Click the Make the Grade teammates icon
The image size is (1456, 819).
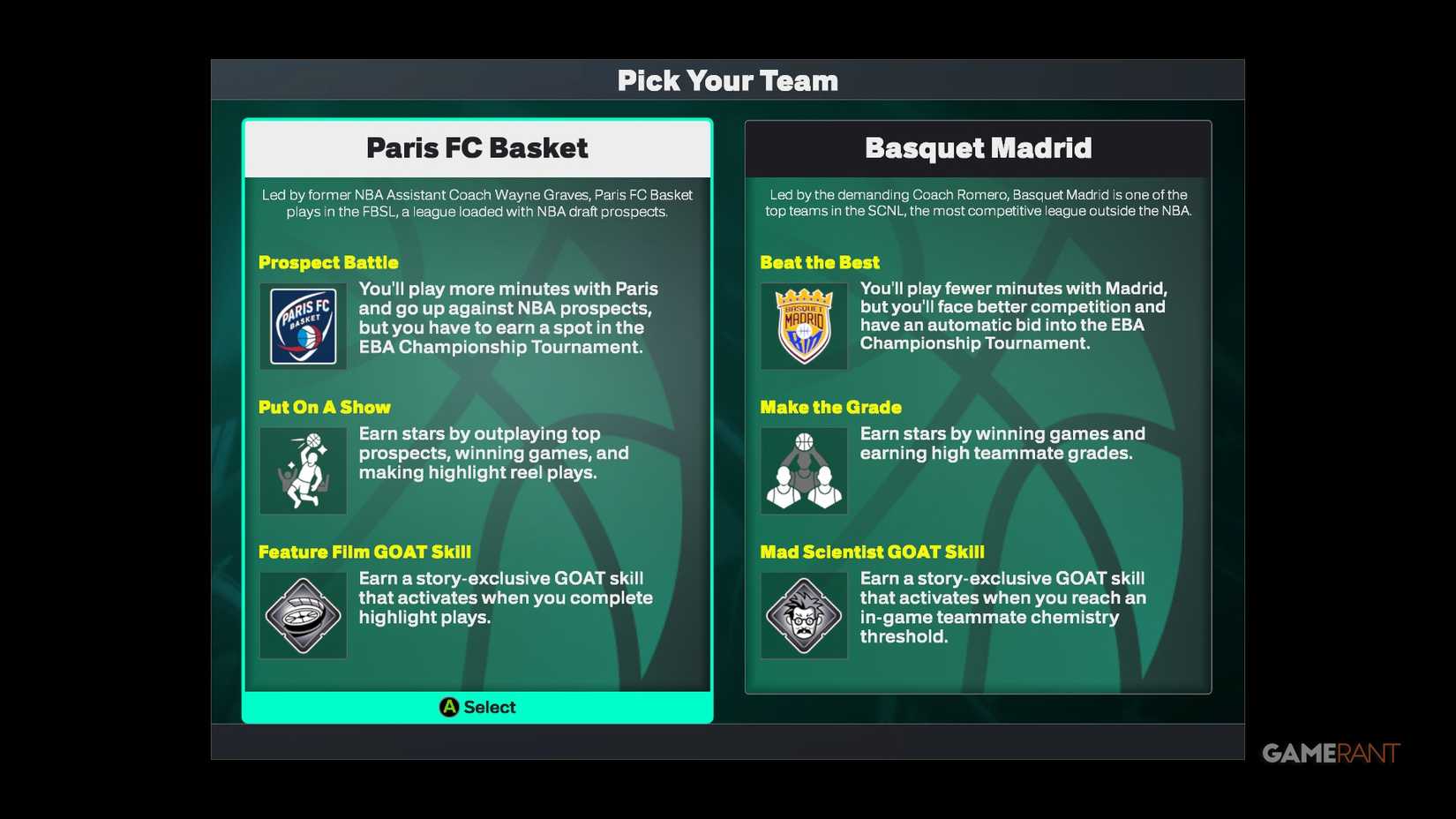tap(803, 470)
